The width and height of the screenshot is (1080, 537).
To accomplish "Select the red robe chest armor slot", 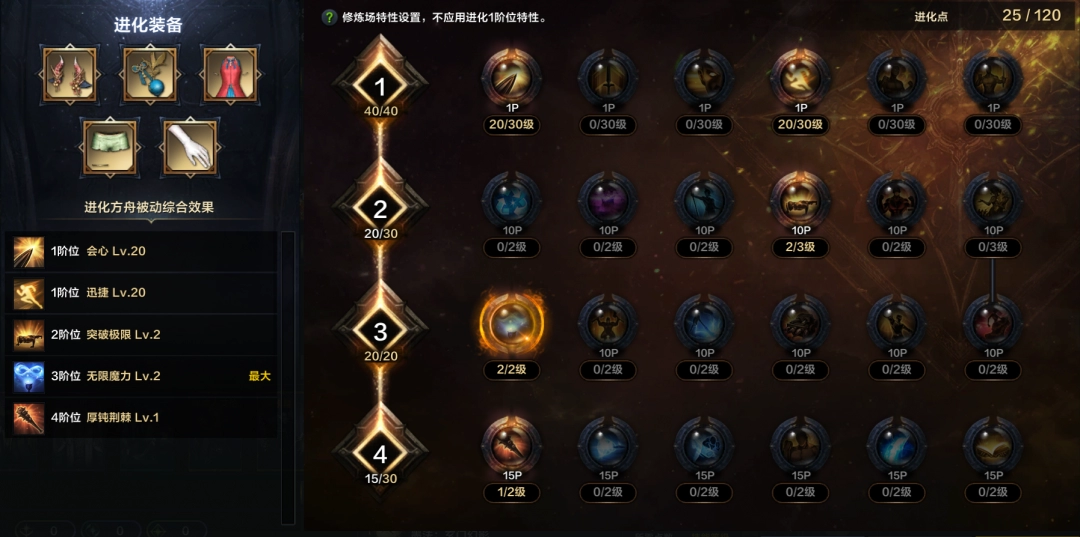I will pyautogui.click(x=230, y=74).
